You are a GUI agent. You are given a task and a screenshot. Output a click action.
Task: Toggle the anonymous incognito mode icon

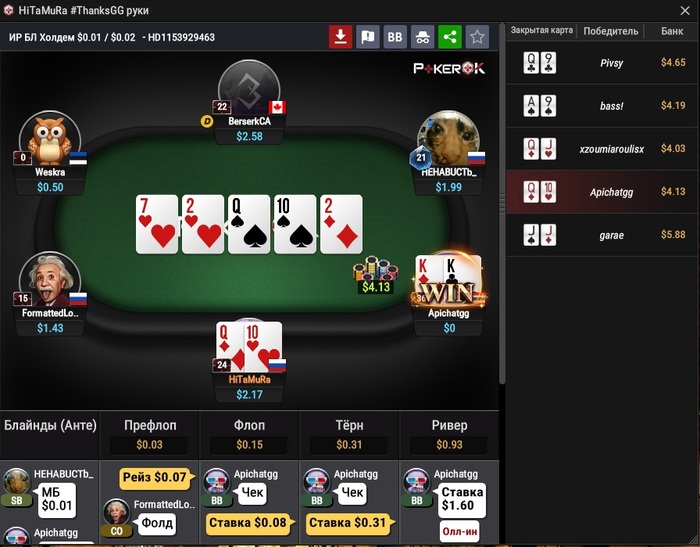click(422, 37)
